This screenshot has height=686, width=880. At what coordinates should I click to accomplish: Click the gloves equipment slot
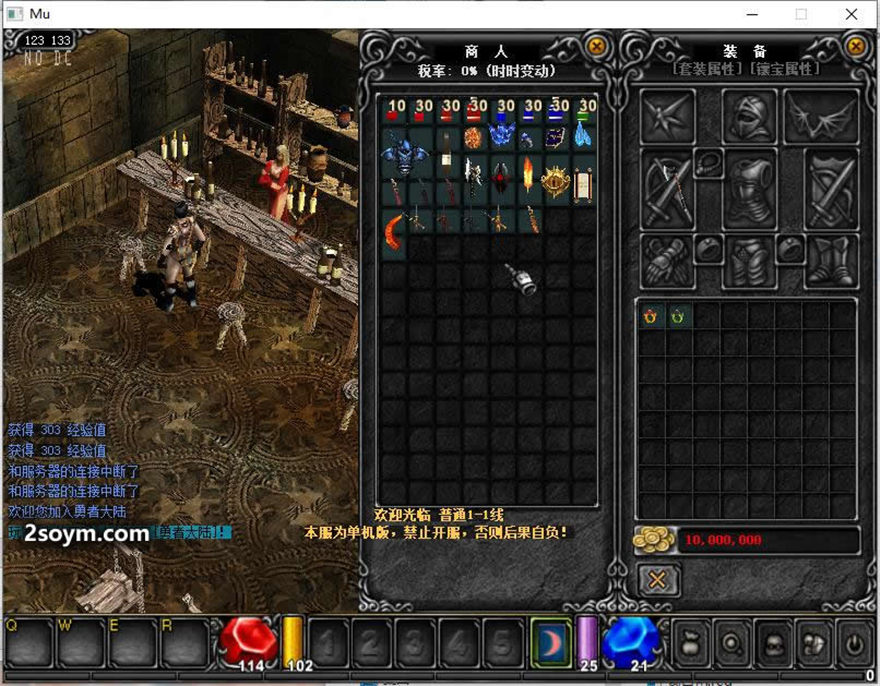pos(663,262)
